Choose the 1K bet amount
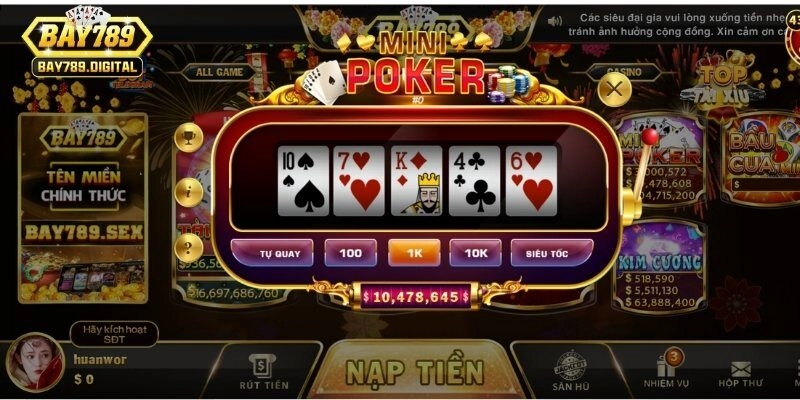This screenshot has height=400, width=800. (x=414, y=253)
